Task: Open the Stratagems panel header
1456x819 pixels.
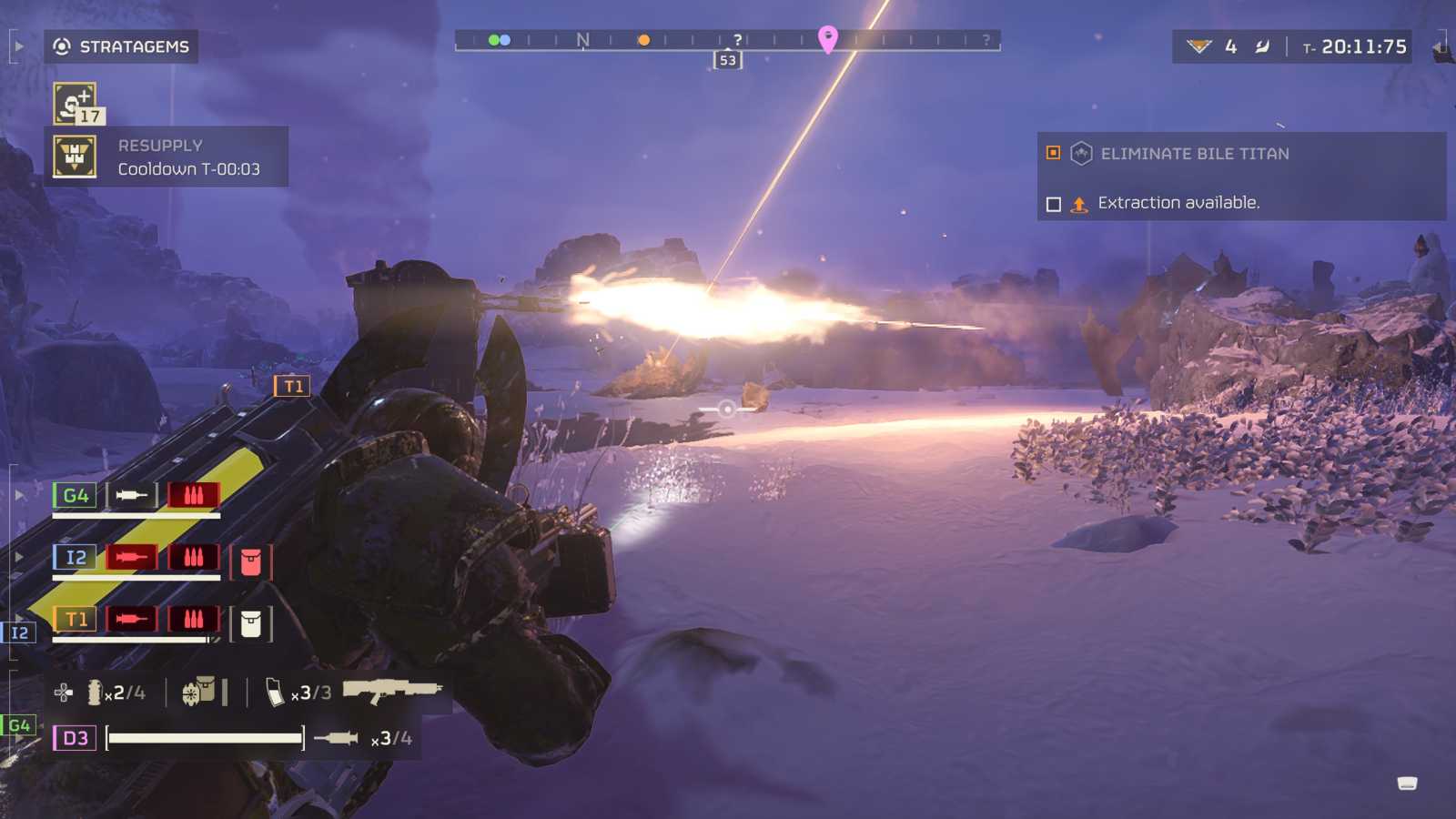Action: coord(122,46)
